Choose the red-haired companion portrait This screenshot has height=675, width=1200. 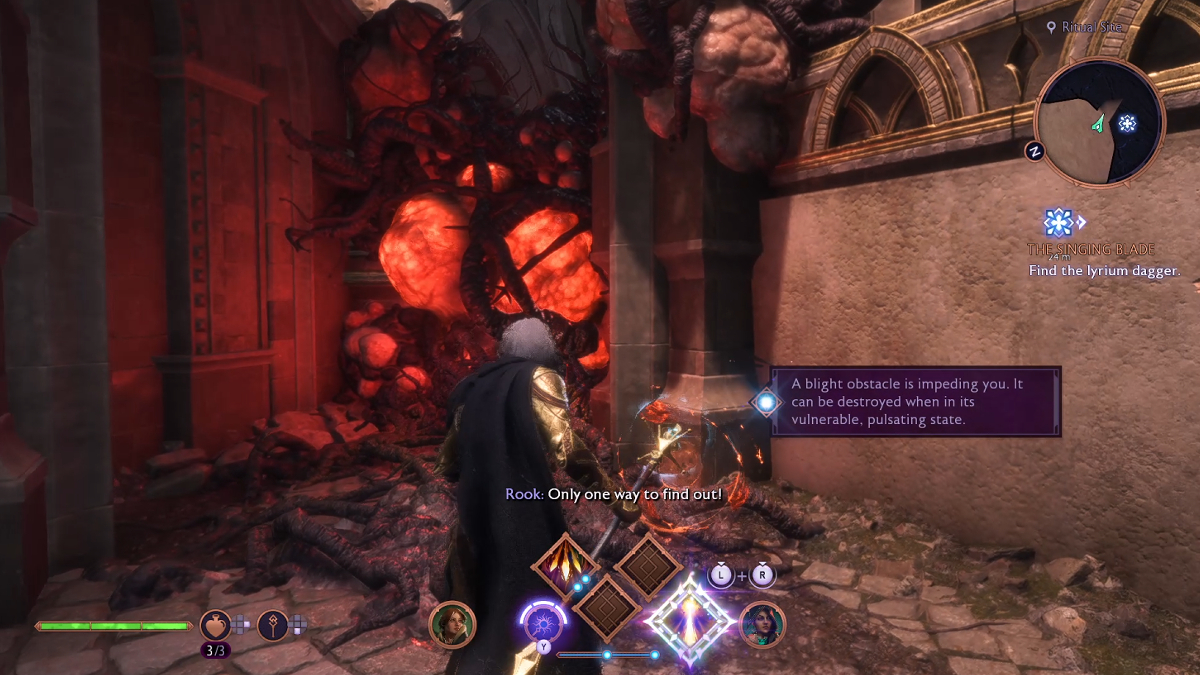click(x=452, y=624)
